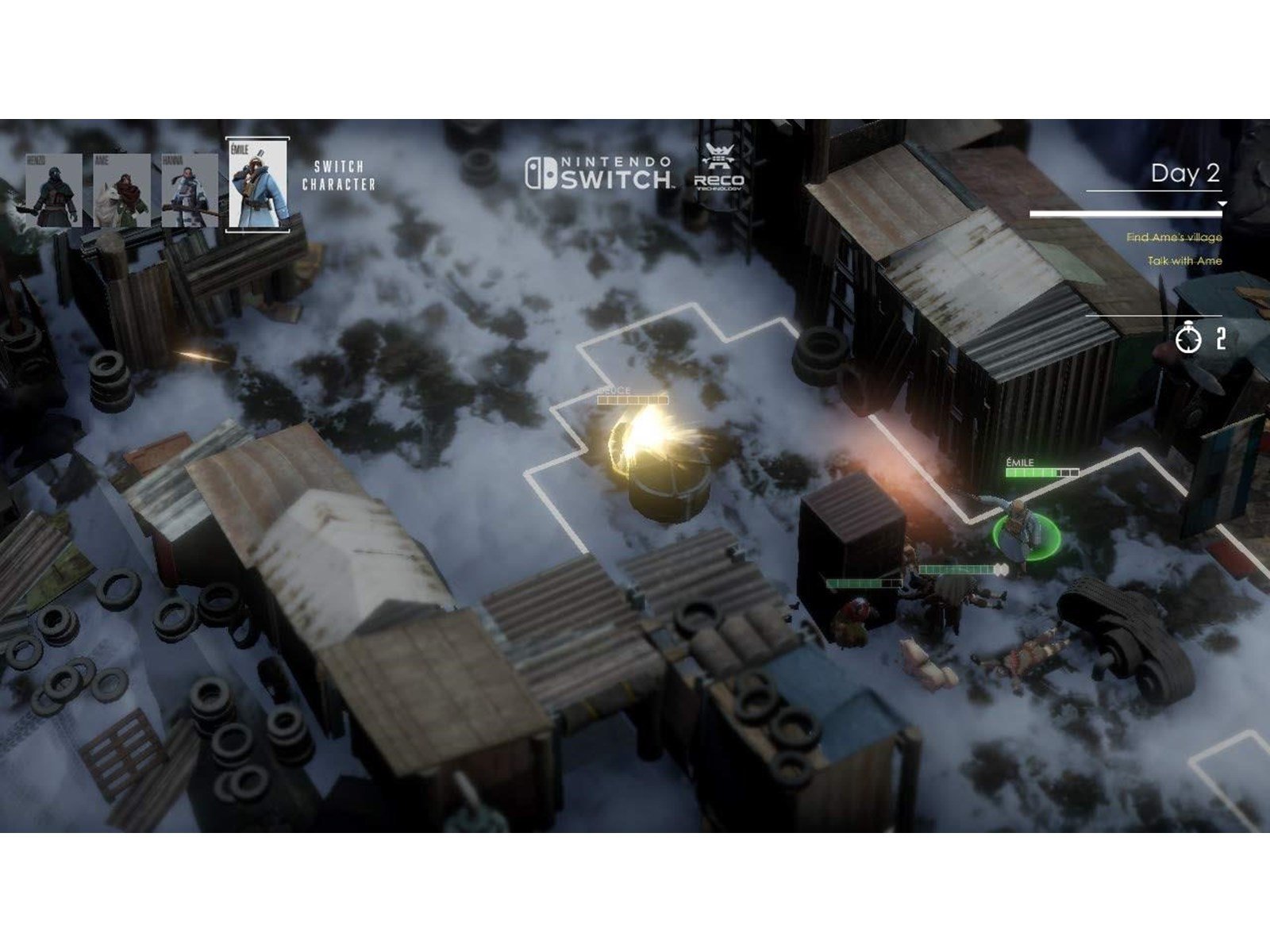This screenshot has width=1270, height=952.
Task: Click the 'Talk with Ame' objective
Action: click(x=1184, y=261)
